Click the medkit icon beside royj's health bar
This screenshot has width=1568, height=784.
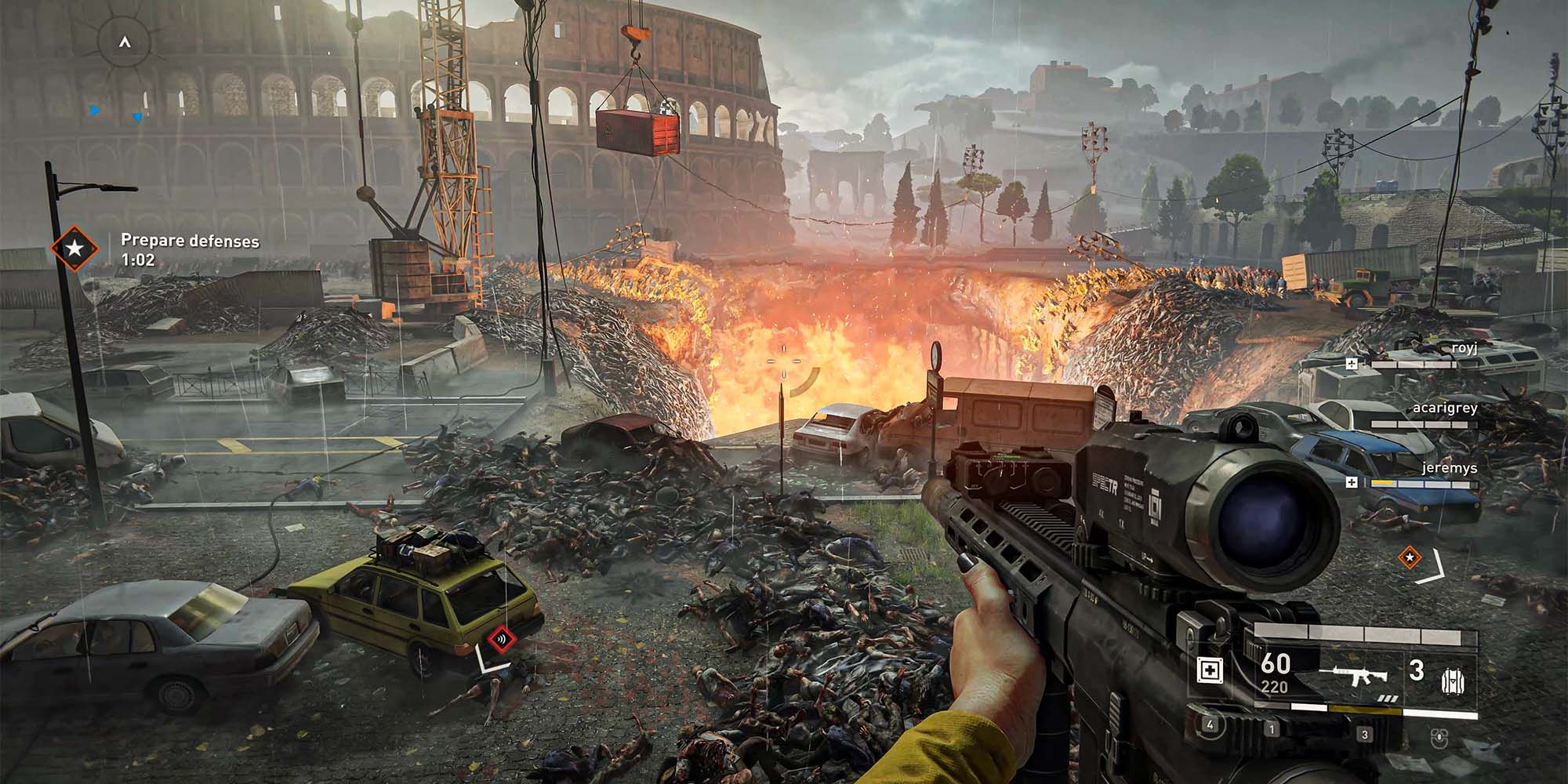1351,364
